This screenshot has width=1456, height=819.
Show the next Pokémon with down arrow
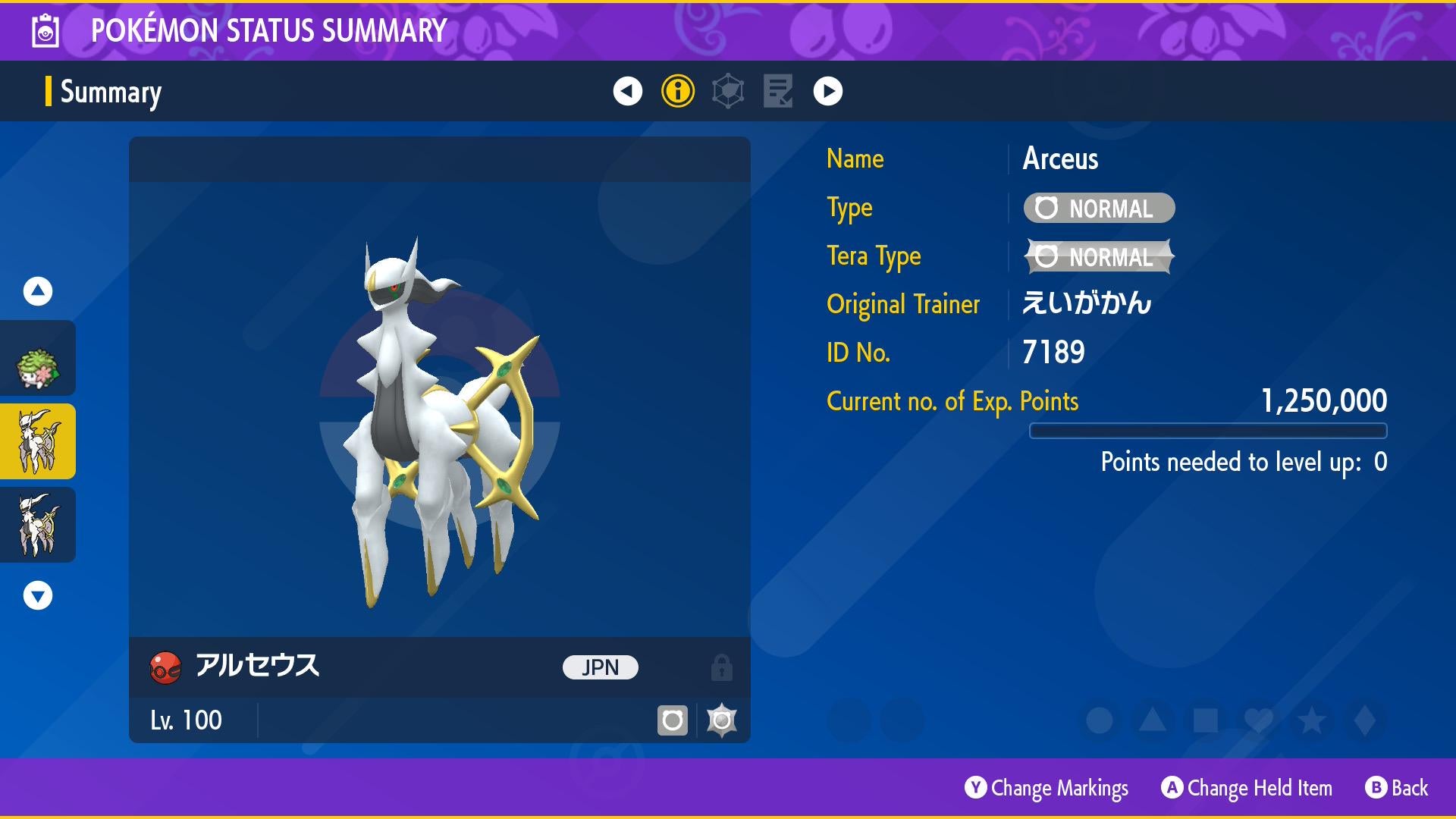click(38, 595)
